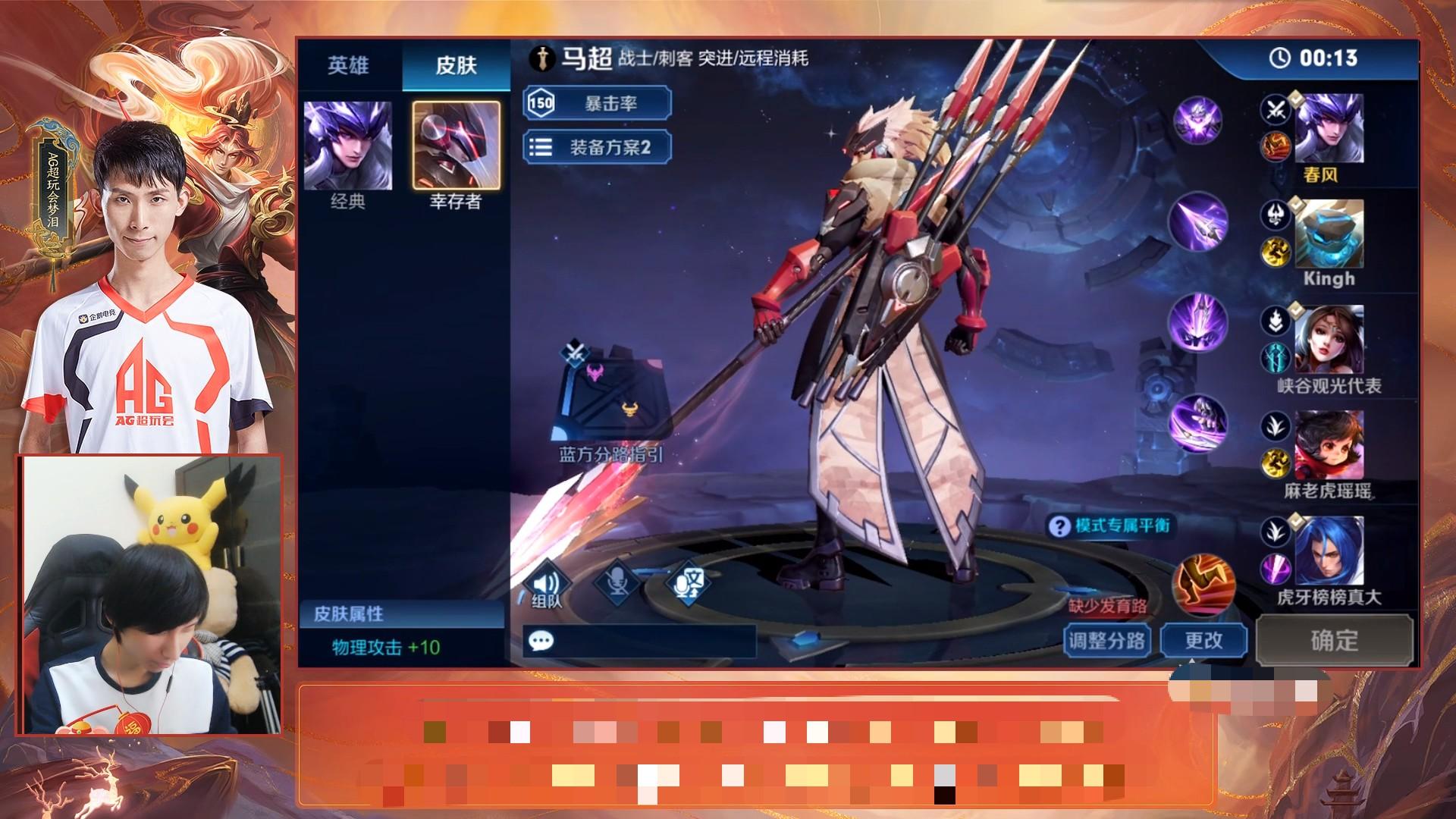Toggle the 组队 team speaker button
The width and height of the screenshot is (1456, 819).
(546, 585)
